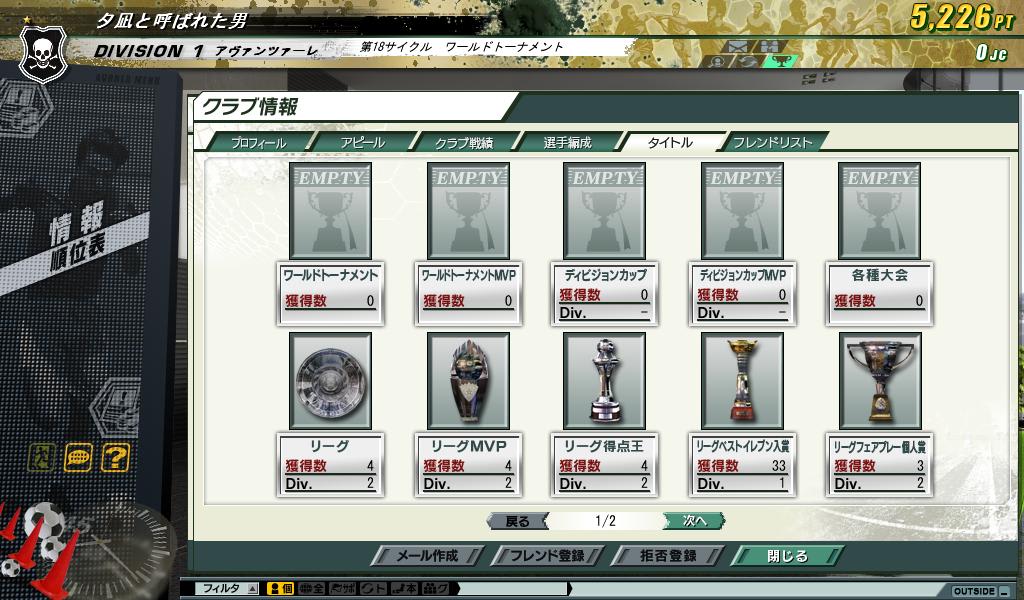The height and width of the screenshot is (600, 1024).
Task: Open the chat speech bubble icon
Action: pyautogui.click(x=78, y=458)
